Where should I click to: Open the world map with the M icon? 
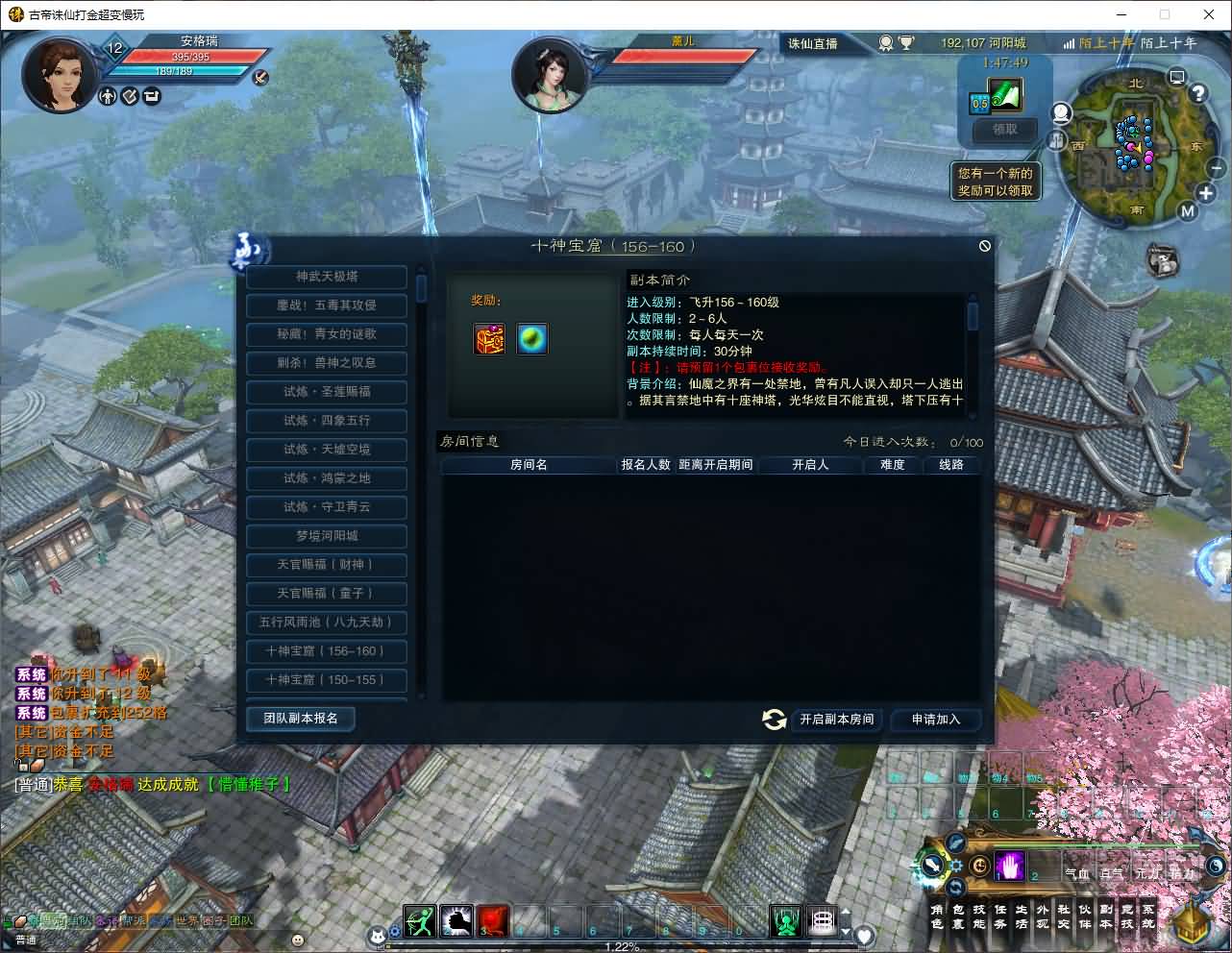click(1187, 209)
